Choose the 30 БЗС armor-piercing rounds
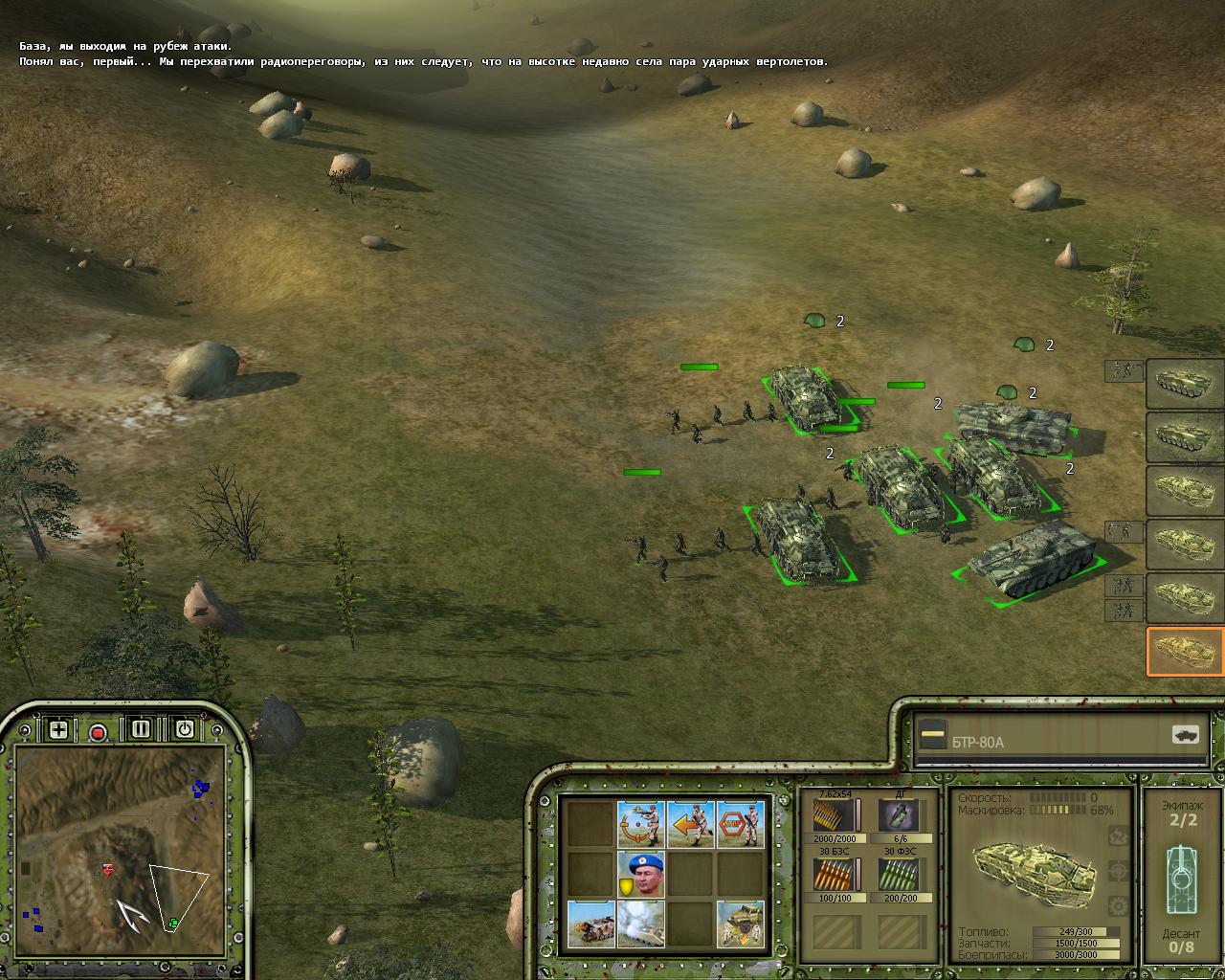 (x=834, y=876)
